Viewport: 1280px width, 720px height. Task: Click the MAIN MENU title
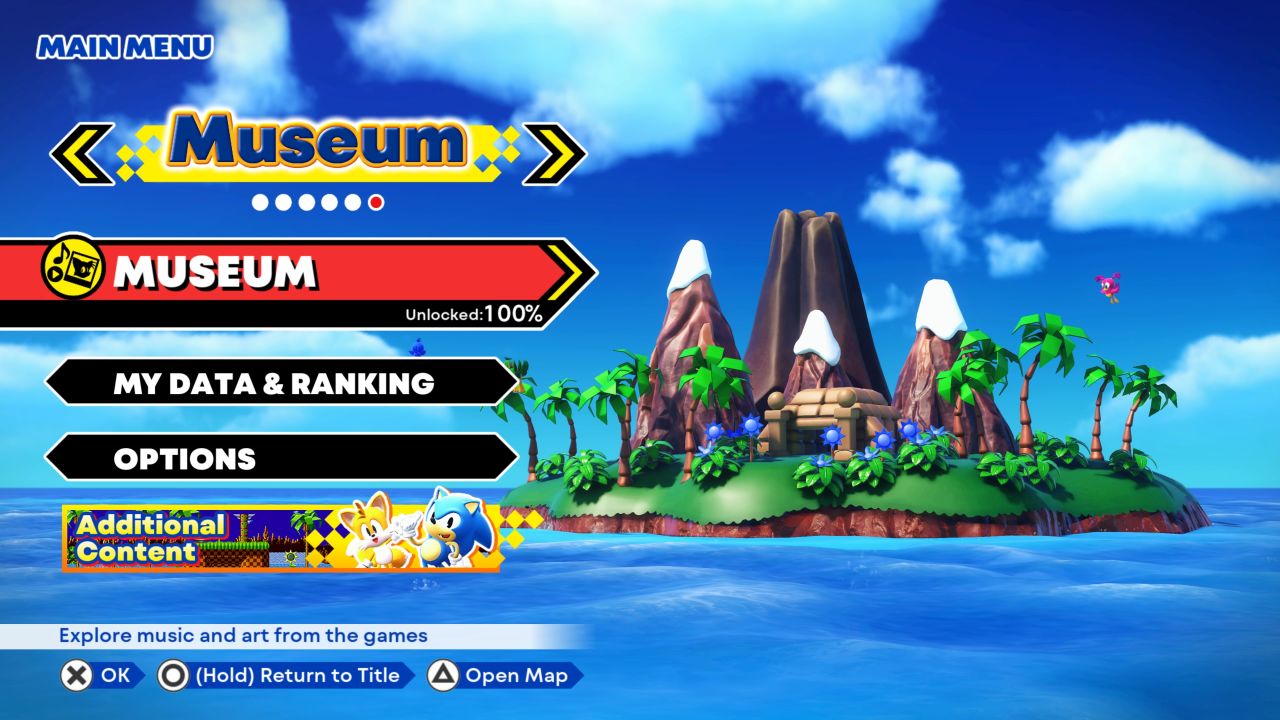pyautogui.click(x=123, y=46)
